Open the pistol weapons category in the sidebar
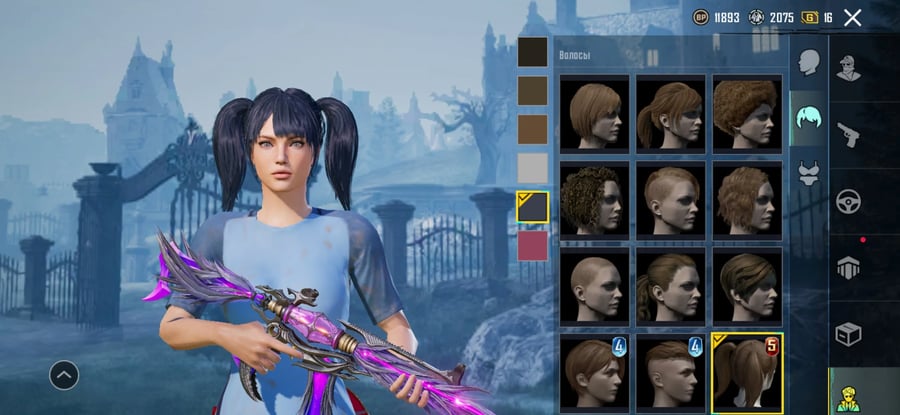Image resolution: width=900 pixels, height=415 pixels. click(849, 134)
